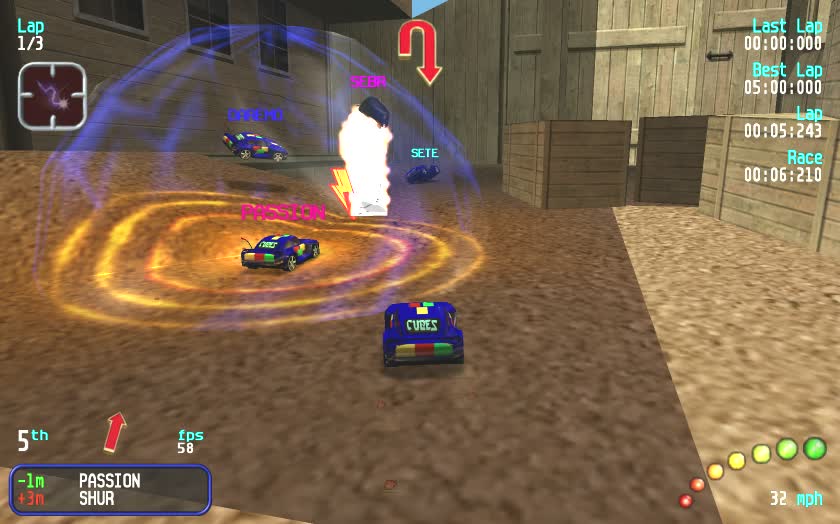Click the red U-turn wrong-way arrow

(x=418, y=52)
